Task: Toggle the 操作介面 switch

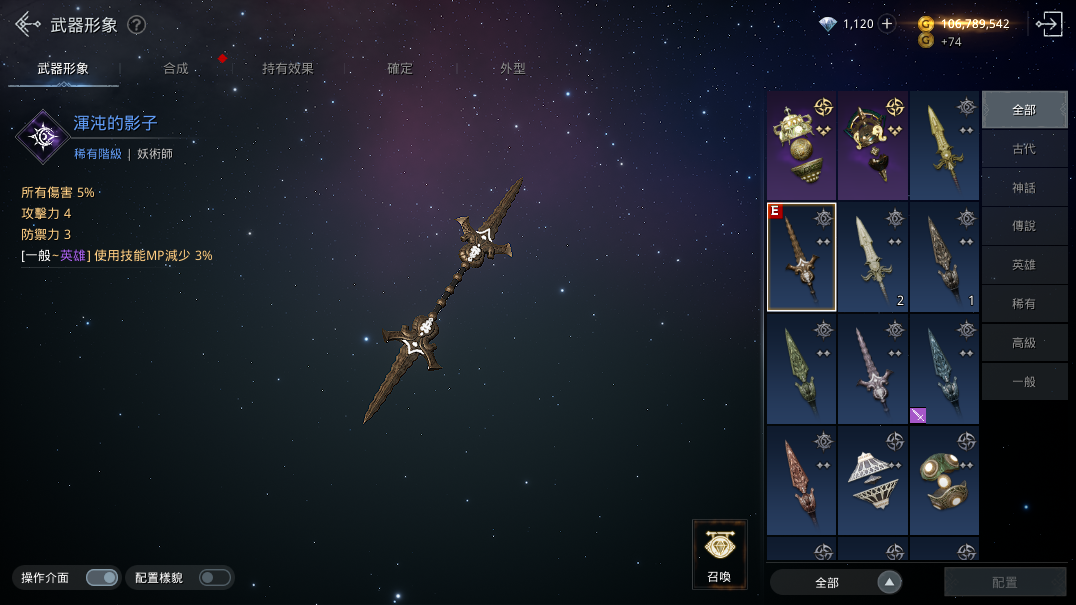Action: (101, 577)
